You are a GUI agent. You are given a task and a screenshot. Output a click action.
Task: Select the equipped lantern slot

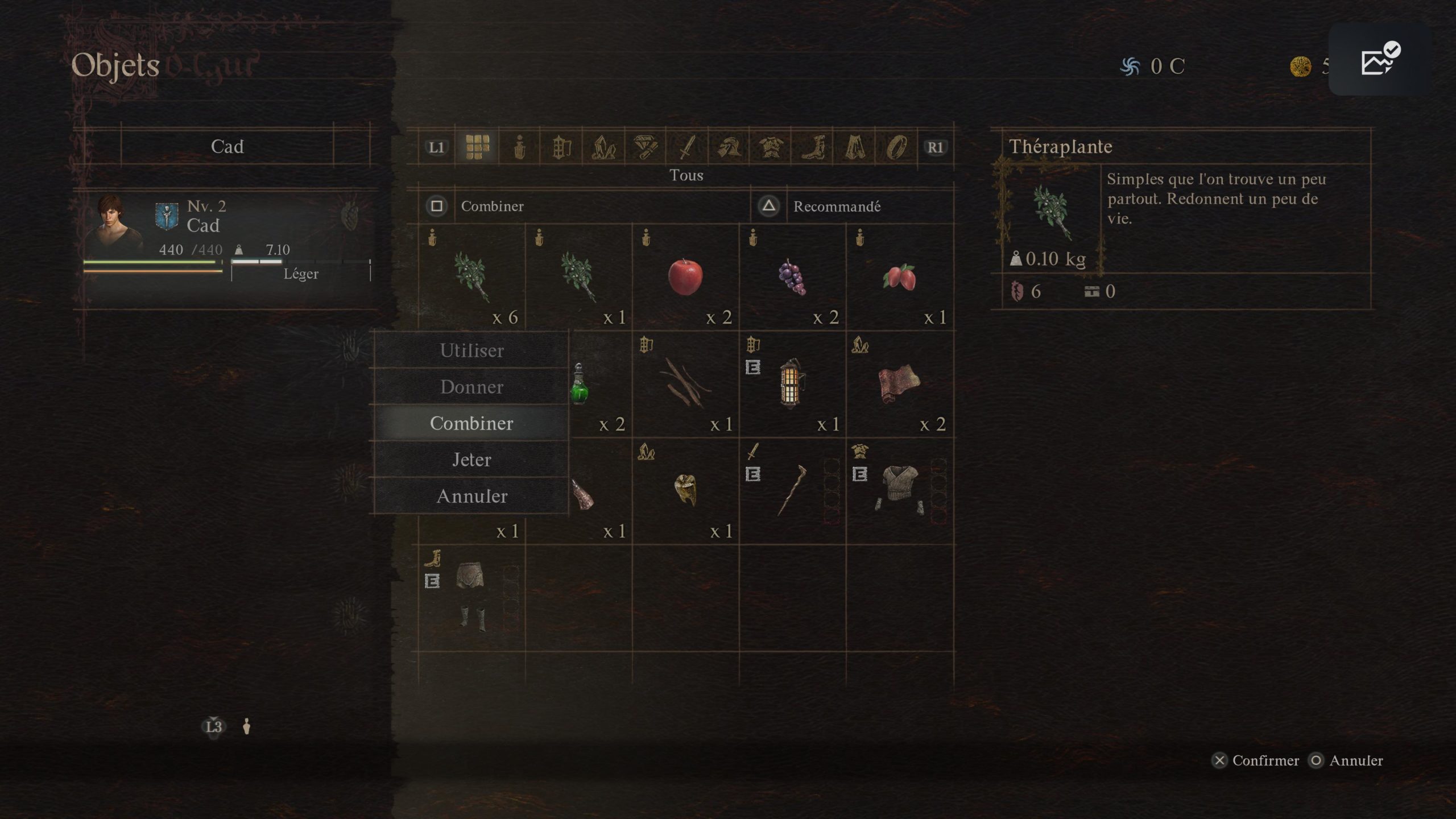point(792,384)
